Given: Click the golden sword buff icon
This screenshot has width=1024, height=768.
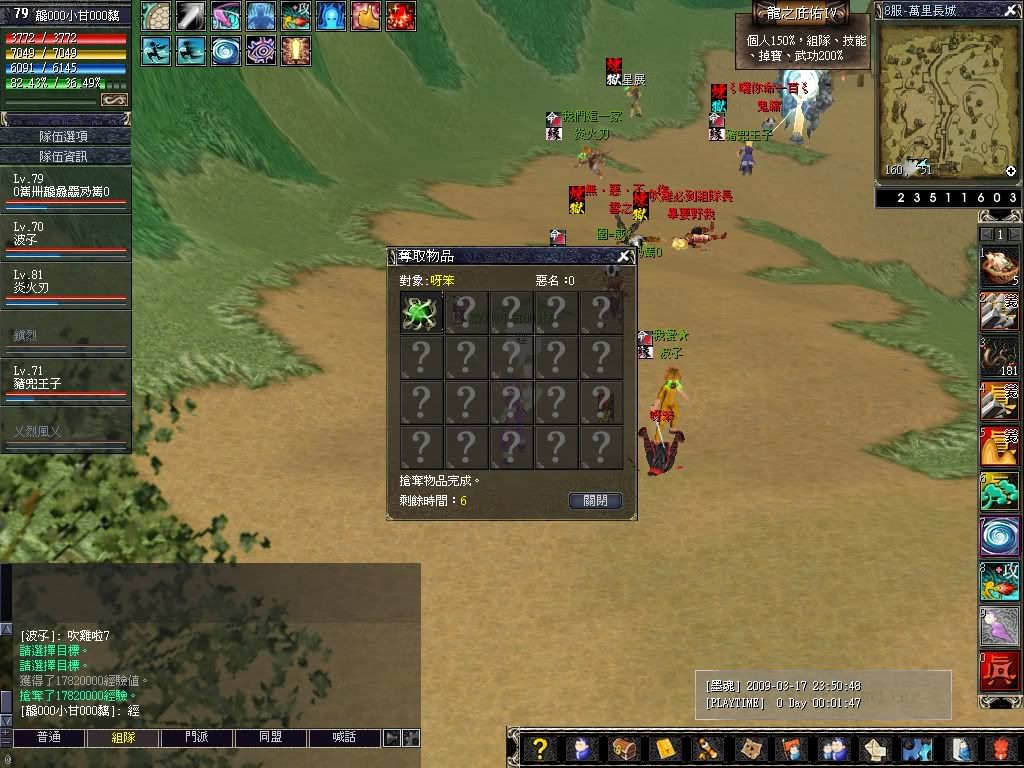Looking at the screenshot, I should (x=296, y=49).
